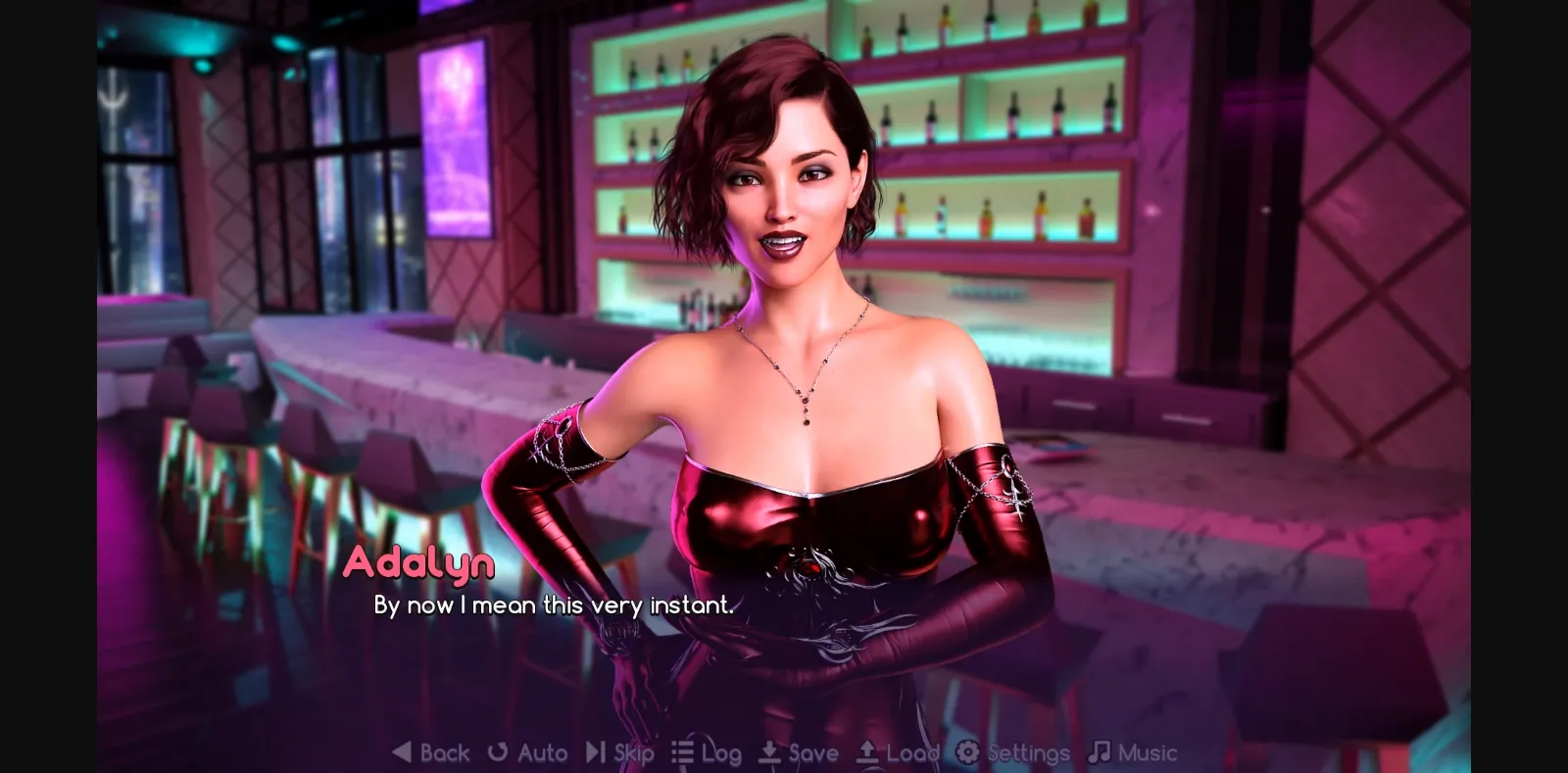
Task: Click the Music note icon
Action: coord(1098,752)
